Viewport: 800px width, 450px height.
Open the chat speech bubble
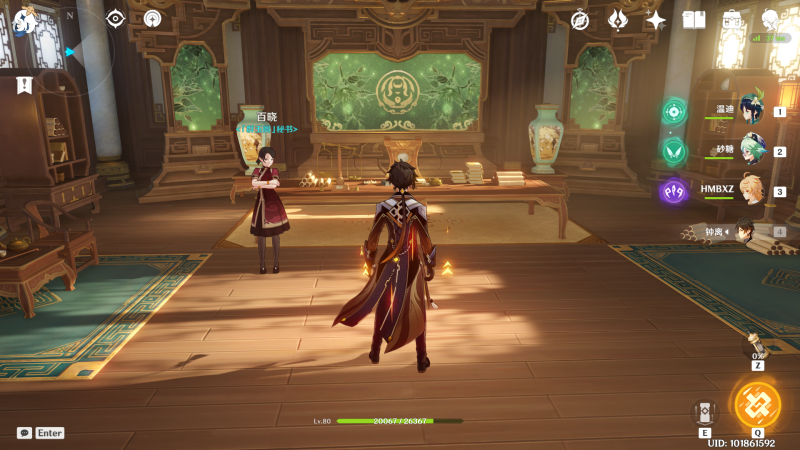click(24, 433)
